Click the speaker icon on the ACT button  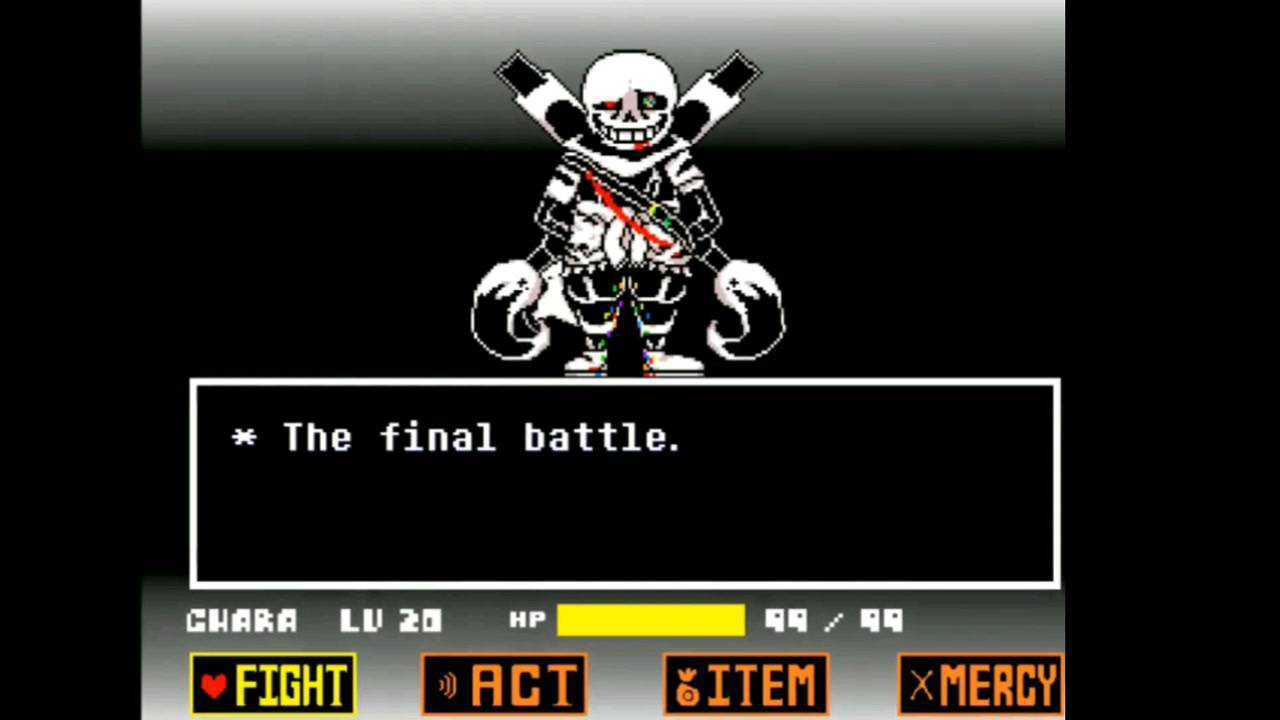[448, 684]
